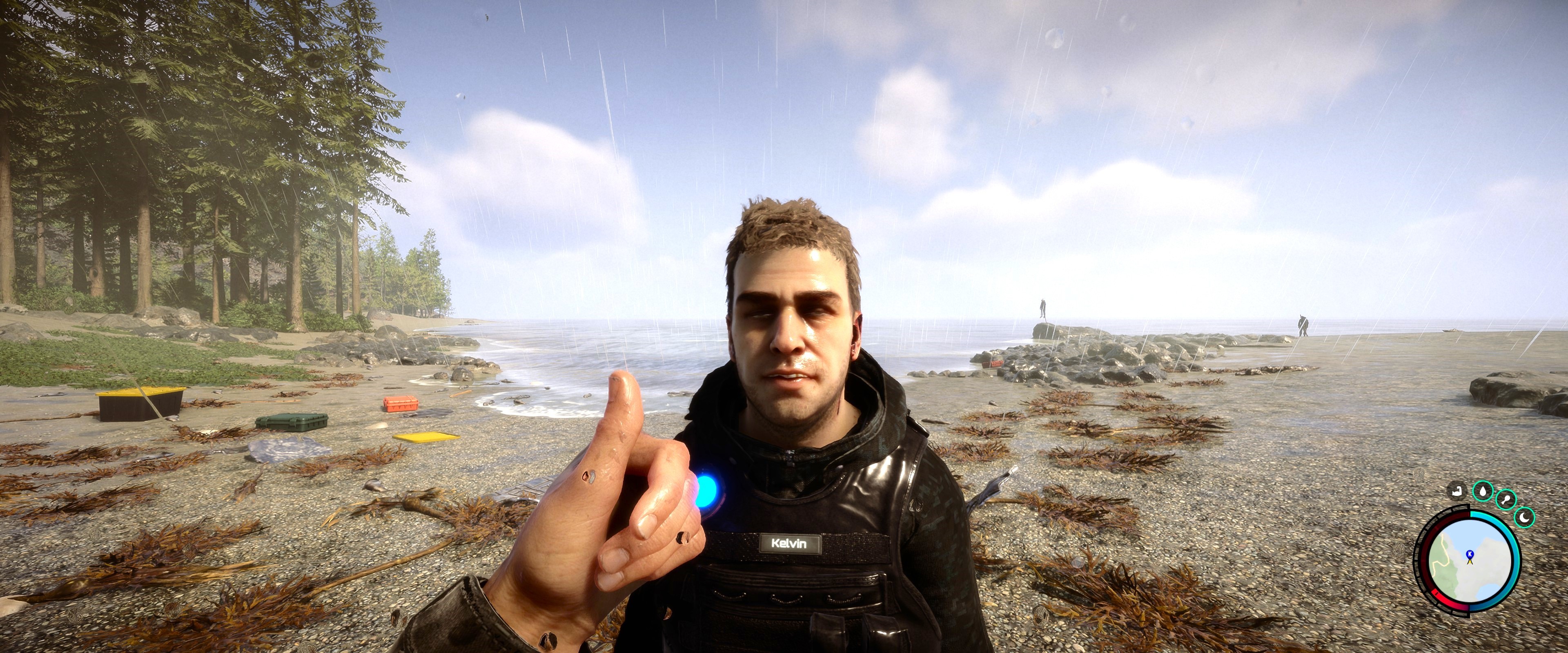Image resolution: width=1568 pixels, height=653 pixels.
Task: Click the water drop hydration icon
Action: tap(1483, 491)
